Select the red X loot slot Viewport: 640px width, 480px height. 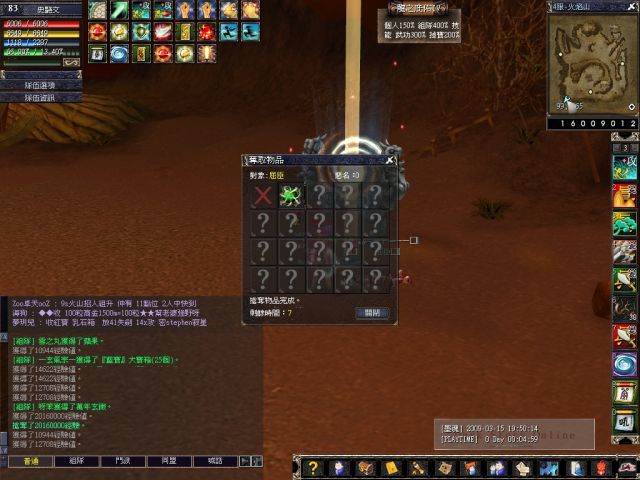pyautogui.click(x=263, y=195)
